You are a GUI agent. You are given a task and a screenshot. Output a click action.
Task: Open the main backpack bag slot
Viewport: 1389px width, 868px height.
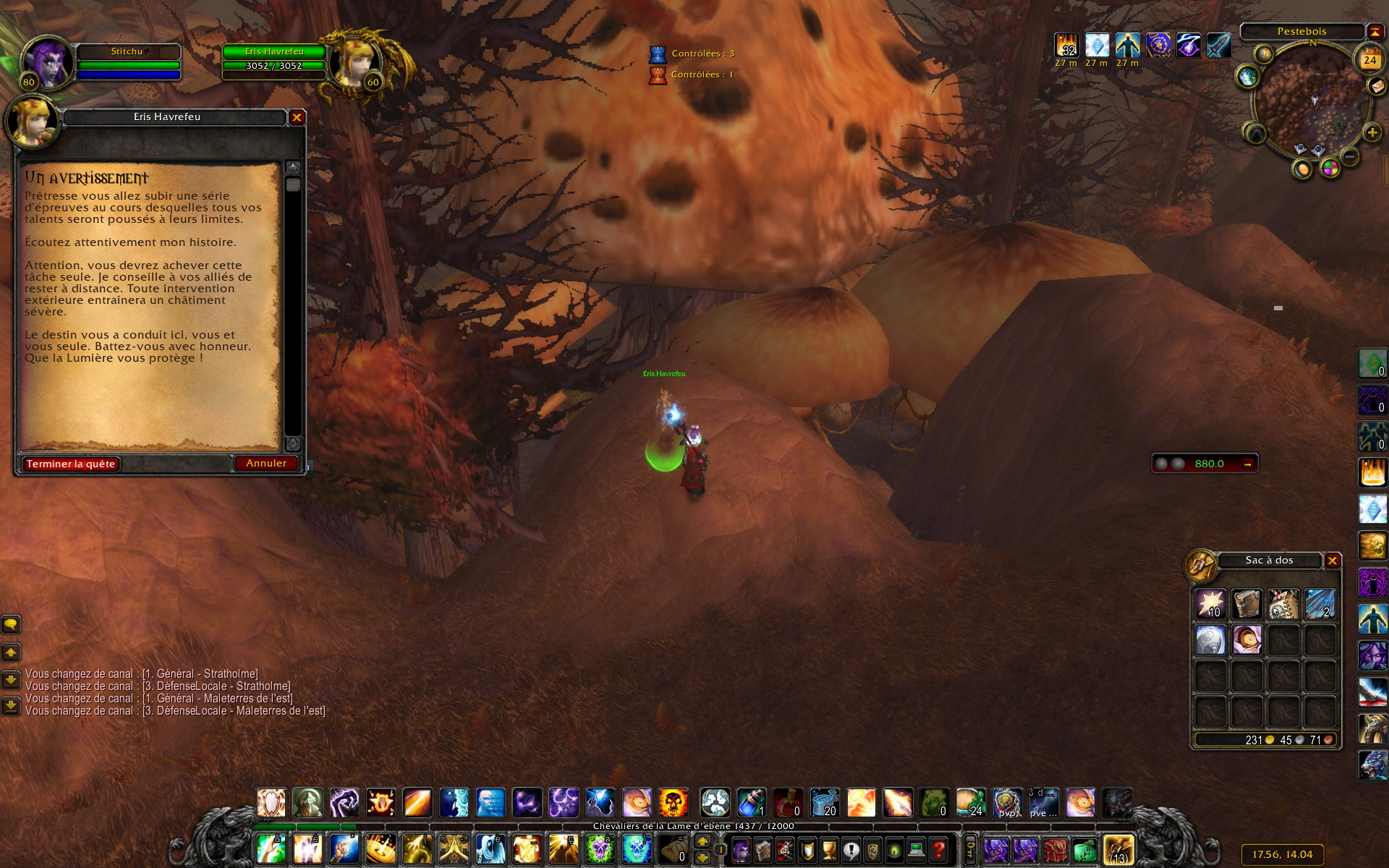(x=1118, y=850)
